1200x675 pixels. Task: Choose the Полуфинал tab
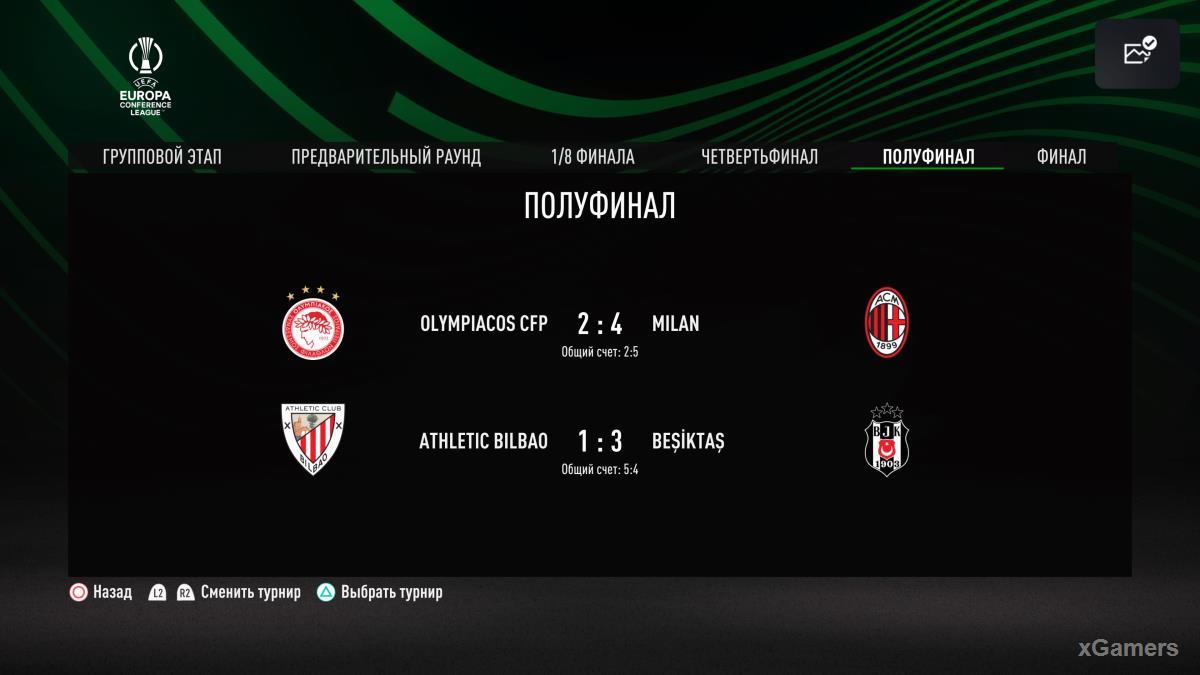tap(928, 157)
